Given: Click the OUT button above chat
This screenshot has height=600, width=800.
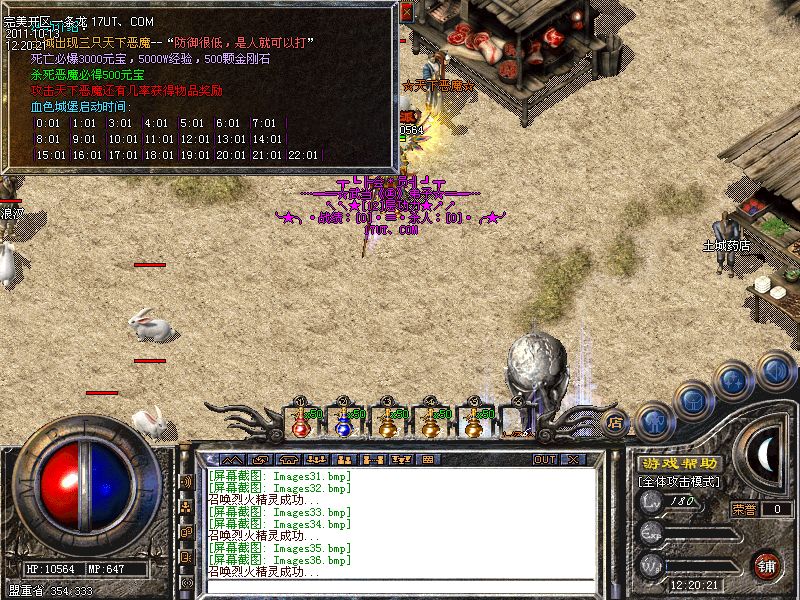Looking at the screenshot, I should (x=544, y=459).
